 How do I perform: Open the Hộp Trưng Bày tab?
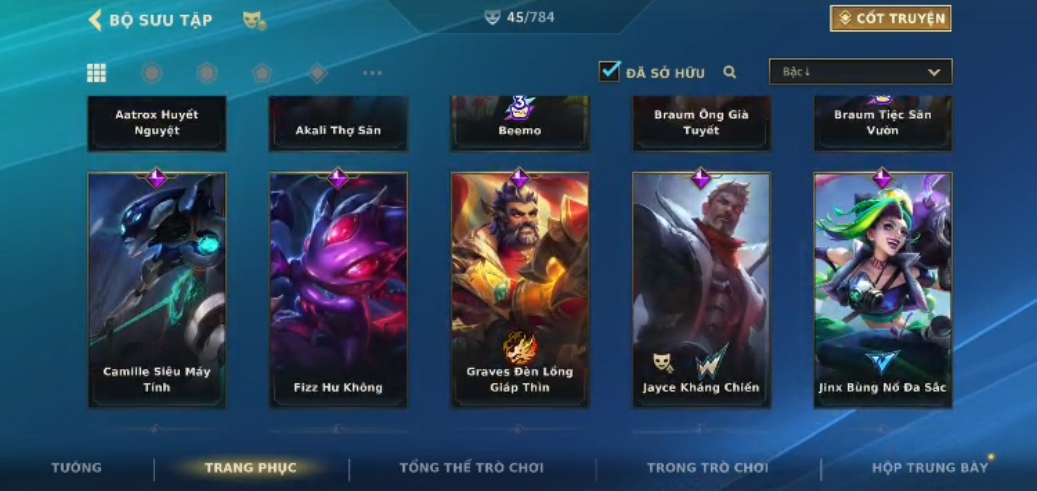point(930,468)
